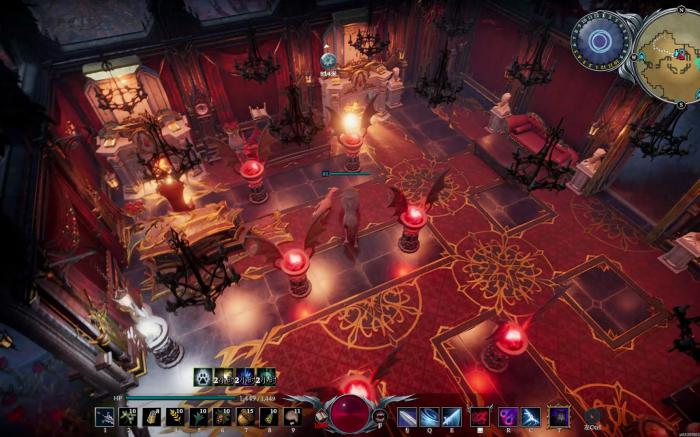
Task: Open the circular minimap
Action: (666, 43)
